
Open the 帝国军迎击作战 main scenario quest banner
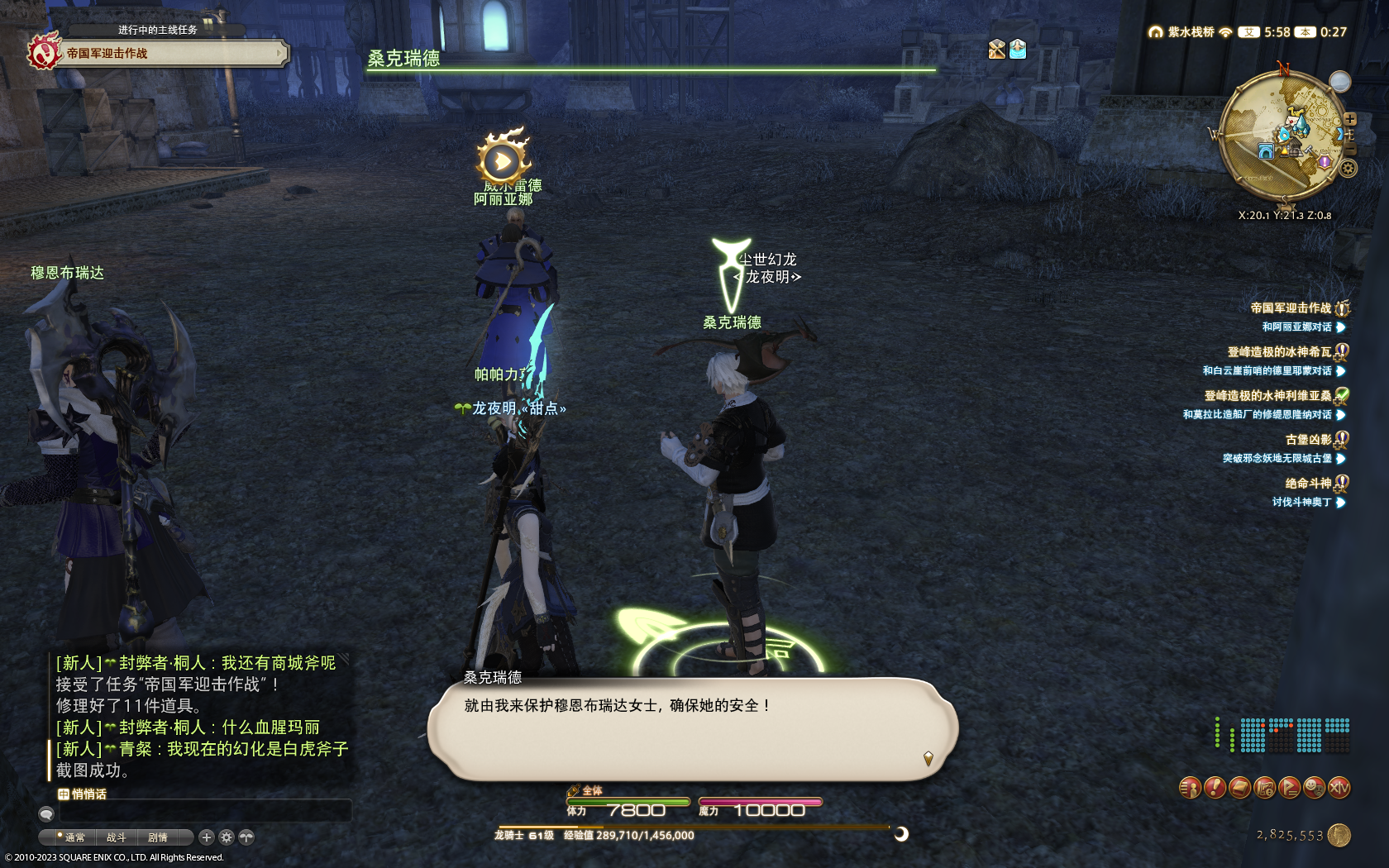[165, 53]
